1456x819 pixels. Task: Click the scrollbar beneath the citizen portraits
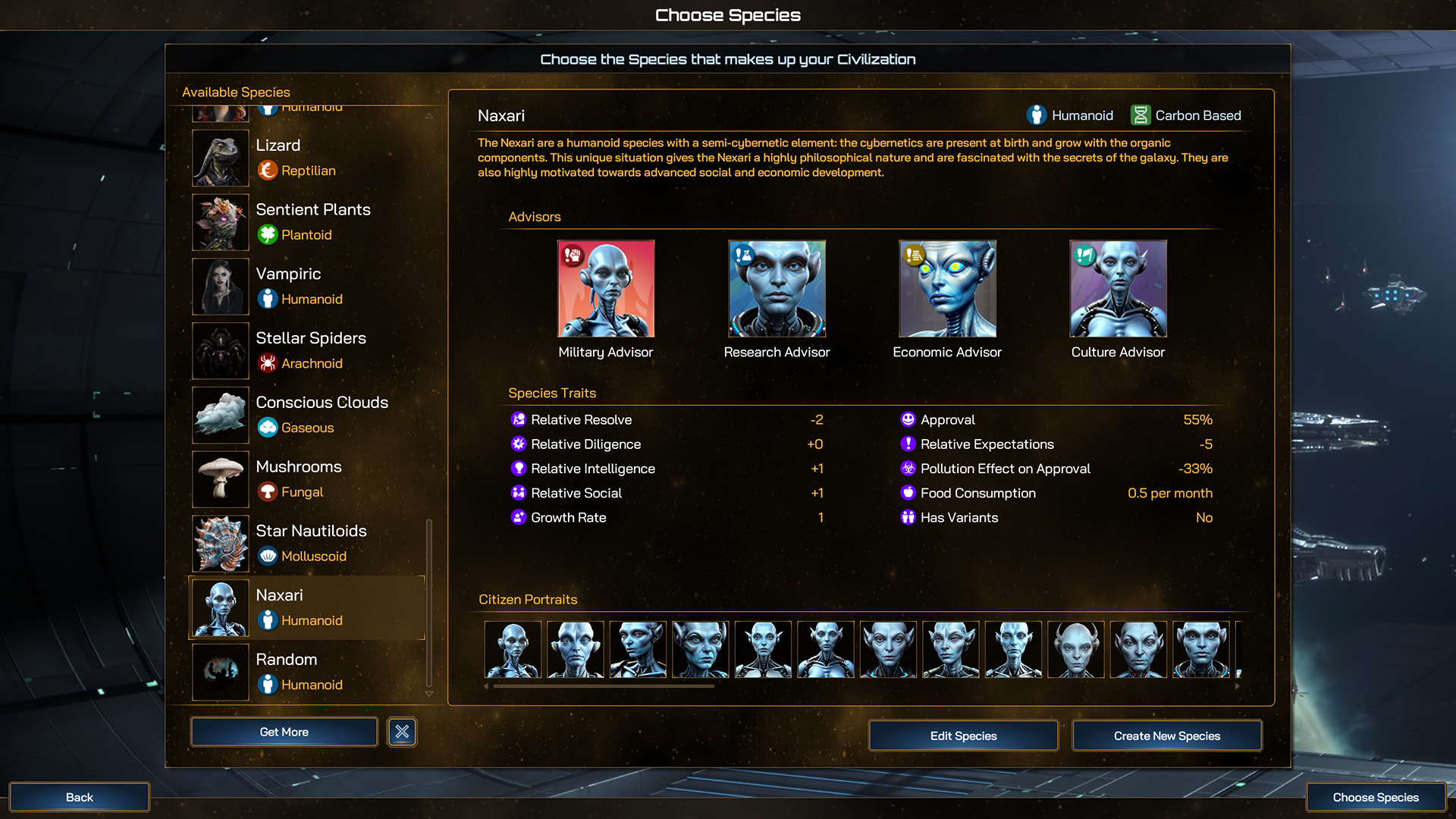point(603,685)
